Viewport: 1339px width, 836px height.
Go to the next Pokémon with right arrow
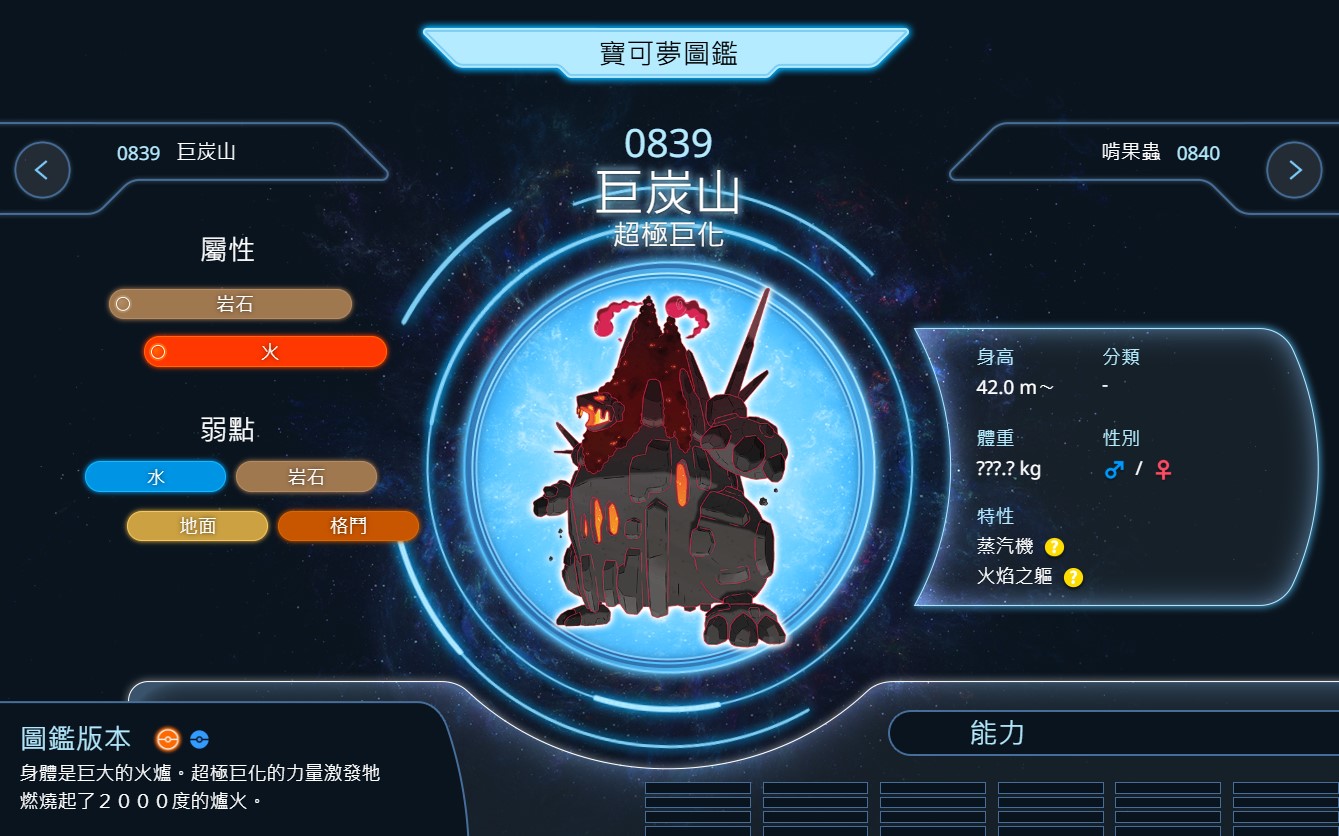click(1294, 170)
